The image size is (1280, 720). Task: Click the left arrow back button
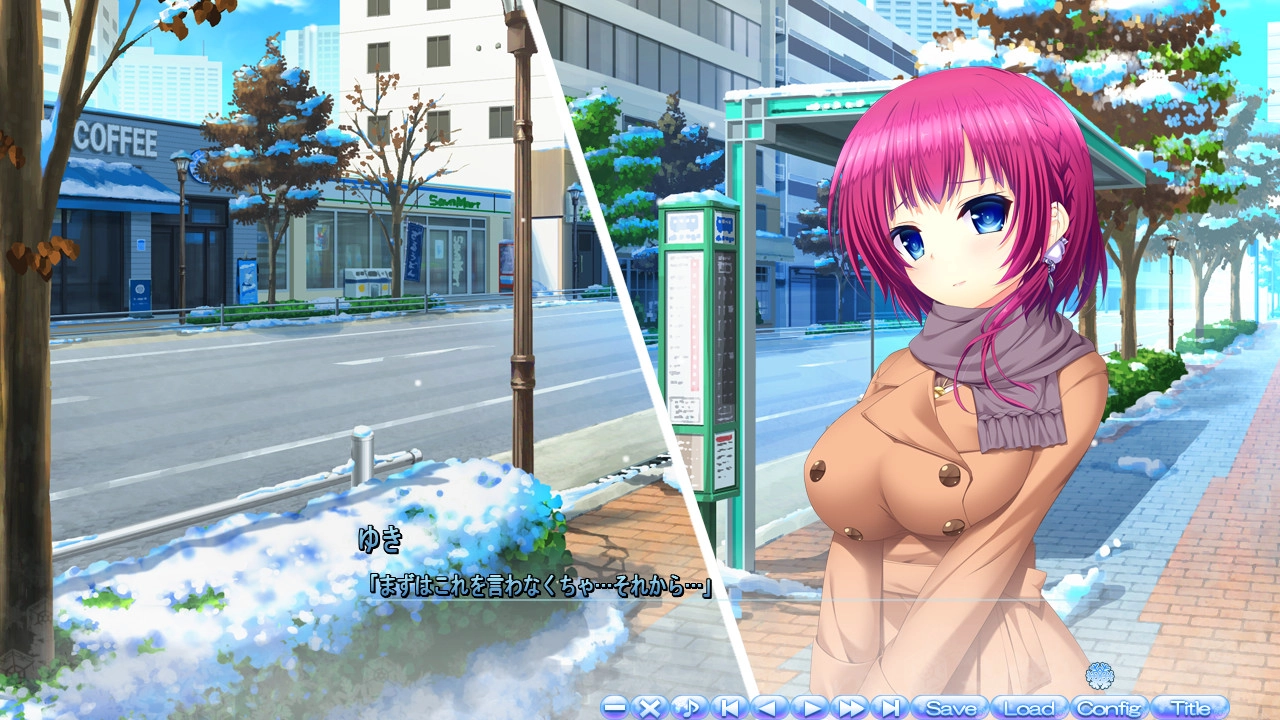click(x=768, y=708)
